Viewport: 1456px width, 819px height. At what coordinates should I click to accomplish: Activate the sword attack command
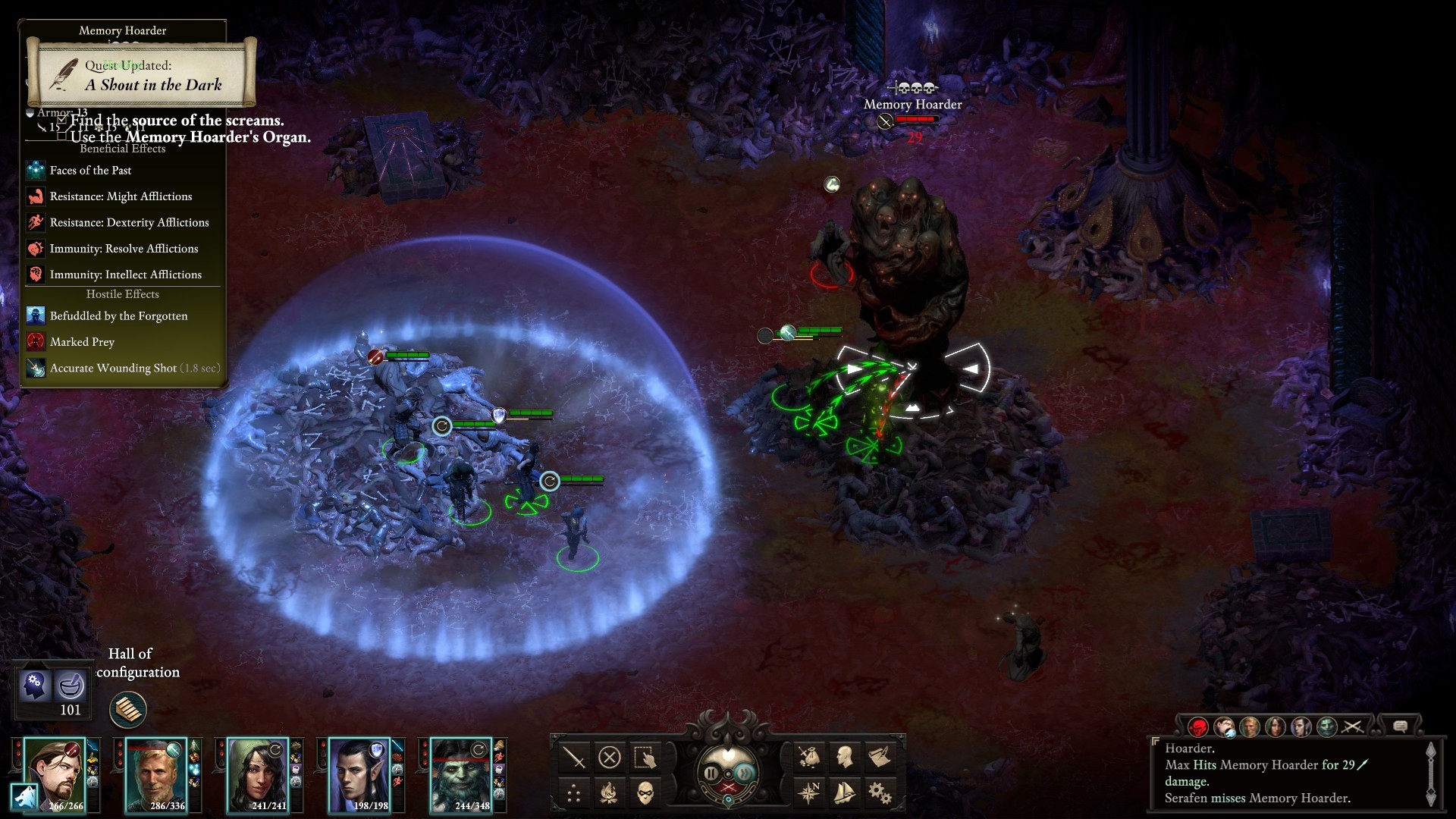pyautogui.click(x=574, y=757)
